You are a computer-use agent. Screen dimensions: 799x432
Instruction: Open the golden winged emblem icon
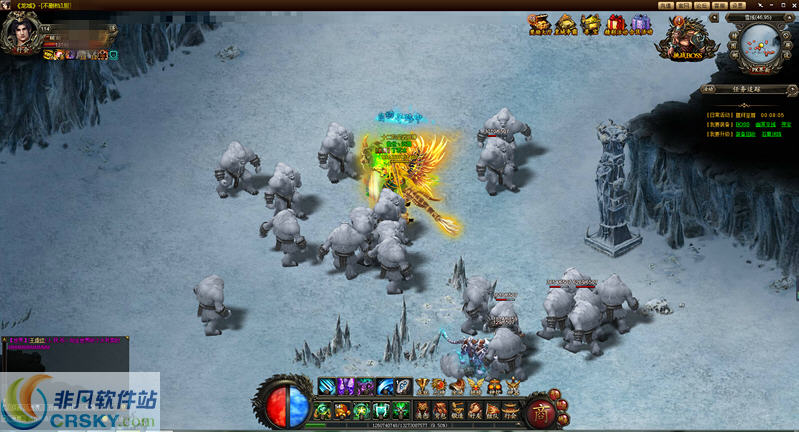(x=476, y=386)
